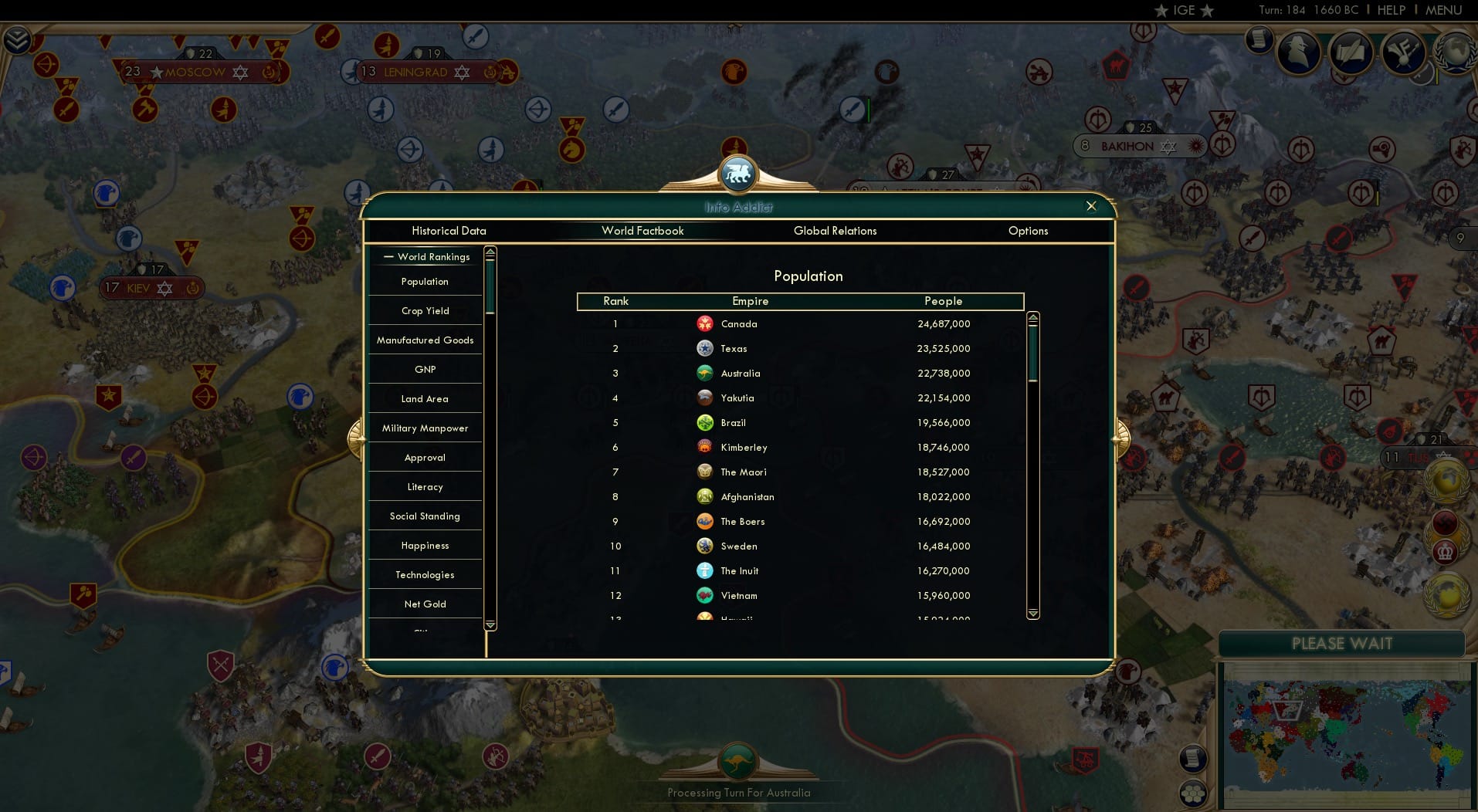Screen dimensions: 1478x812
Task: Select Sweden's flag icon in the population list
Action: point(705,546)
